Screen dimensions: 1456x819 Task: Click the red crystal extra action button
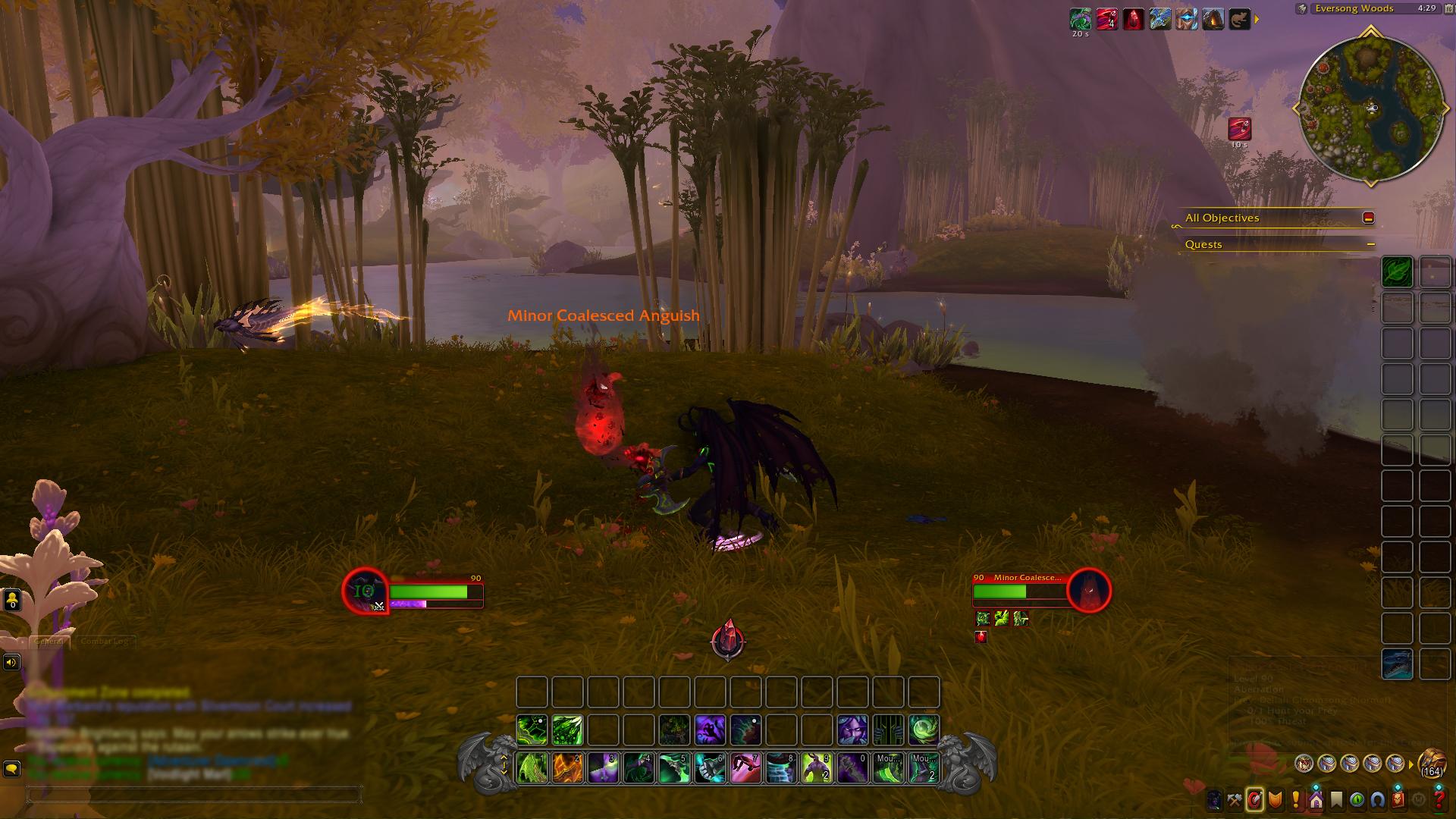click(728, 640)
